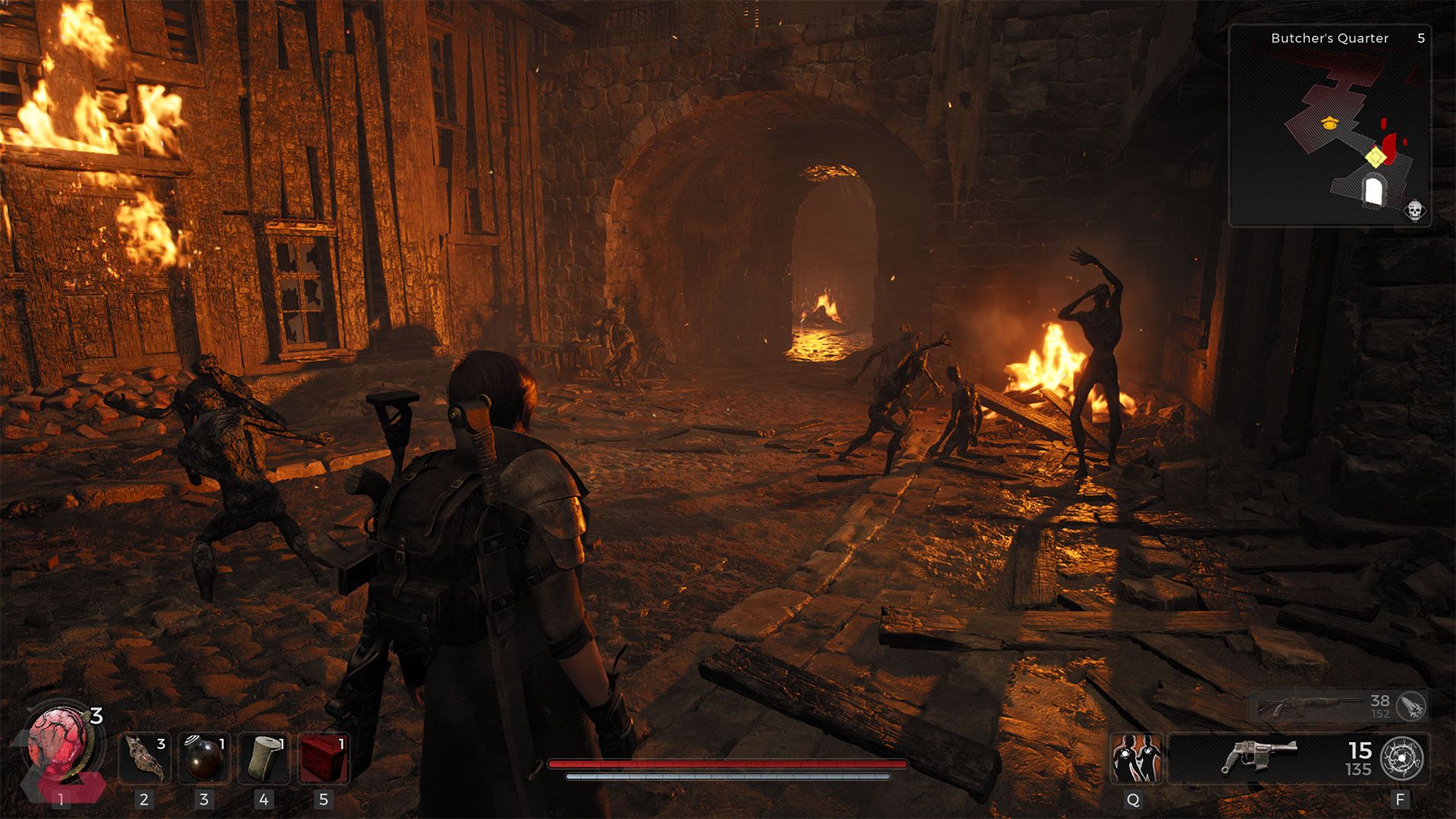Click the red health bar

click(x=728, y=764)
